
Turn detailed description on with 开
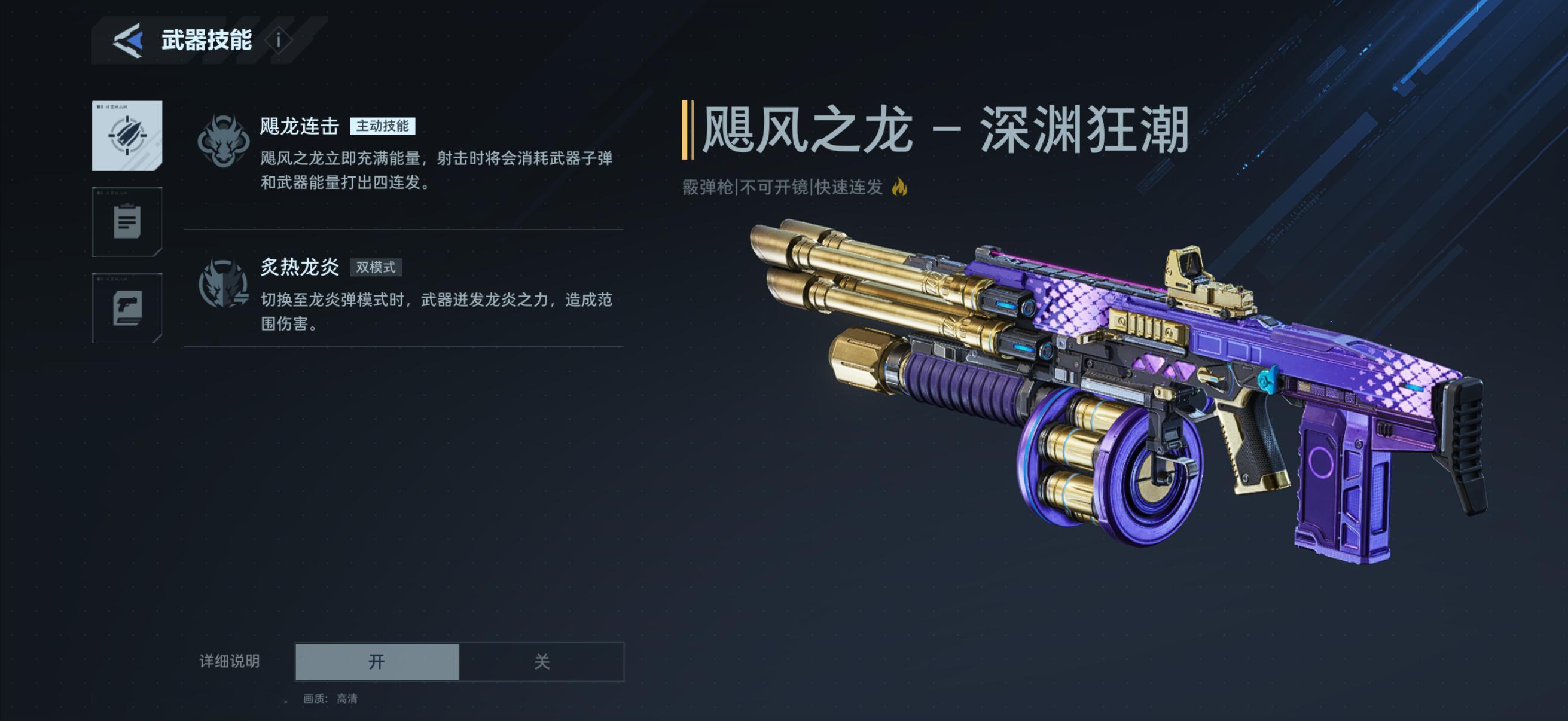click(x=377, y=661)
